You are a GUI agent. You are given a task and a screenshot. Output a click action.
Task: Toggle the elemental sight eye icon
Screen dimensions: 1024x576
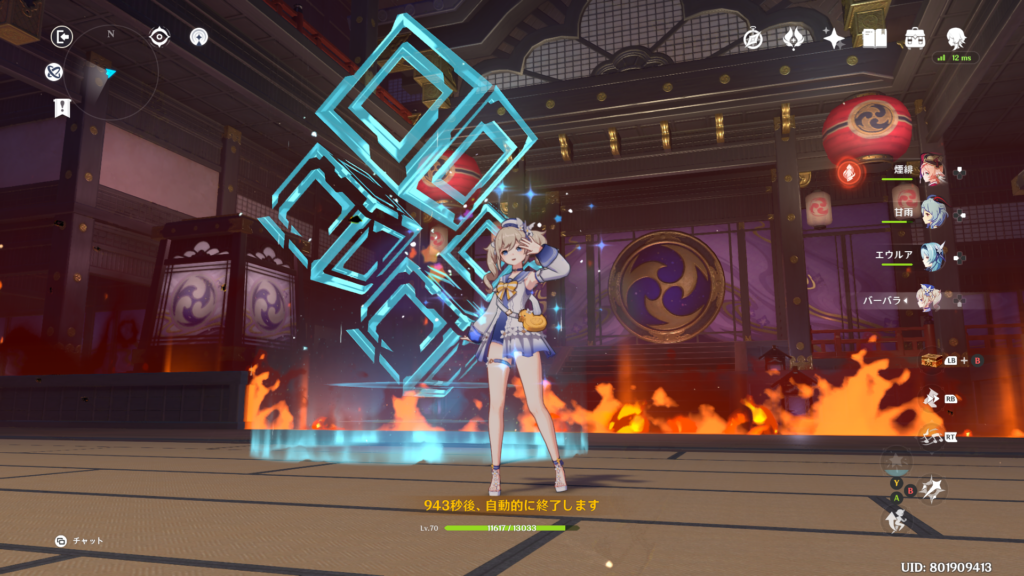[159, 37]
